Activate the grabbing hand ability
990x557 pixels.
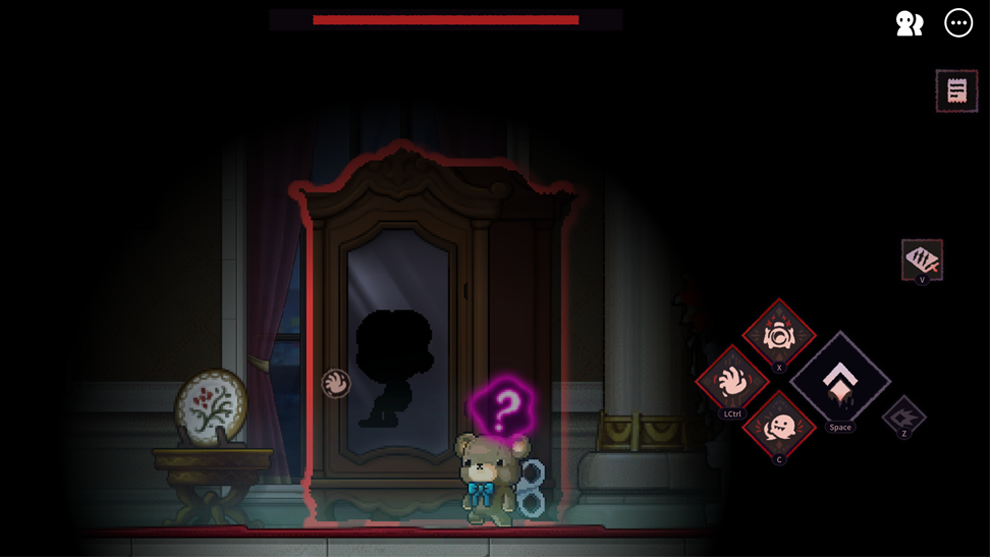click(732, 382)
